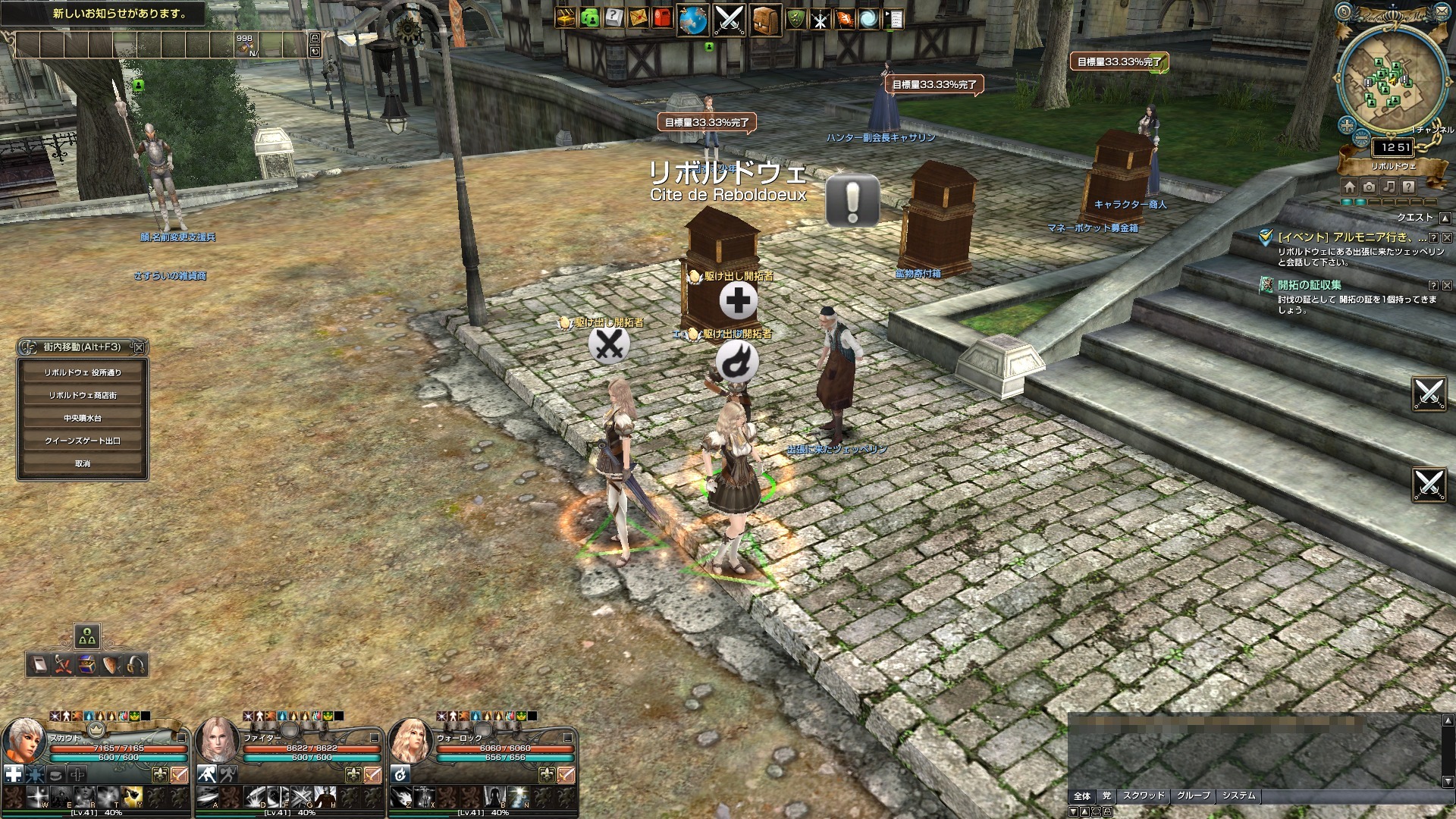Select クイーンズゲート出口 destination
The height and width of the screenshot is (819, 1456).
[x=83, y=441]
